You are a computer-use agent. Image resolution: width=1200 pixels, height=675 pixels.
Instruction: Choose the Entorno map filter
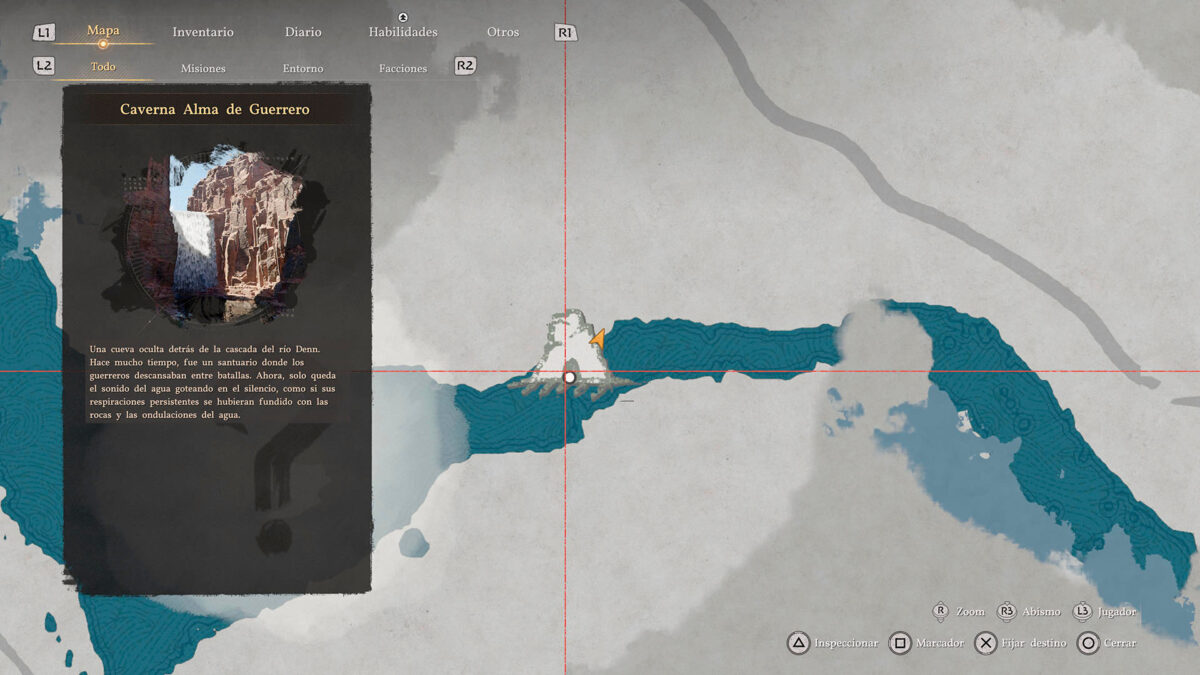coord(303,68)
